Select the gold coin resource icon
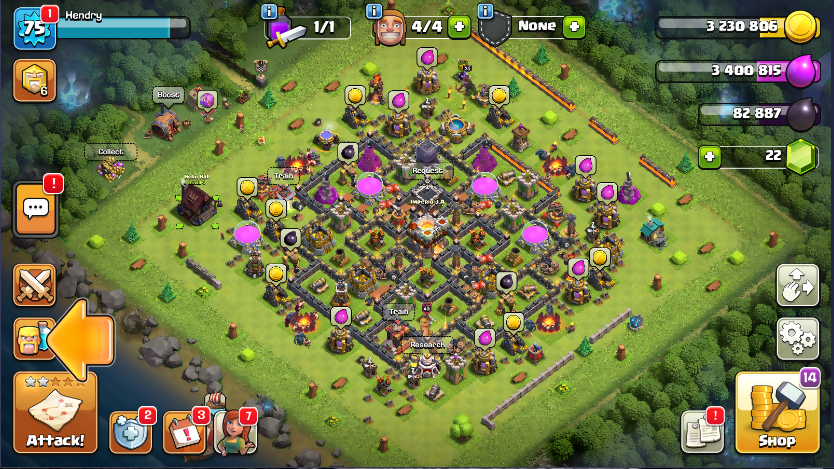The width and height of the screenshot is (834, 469). click(798, 28)
